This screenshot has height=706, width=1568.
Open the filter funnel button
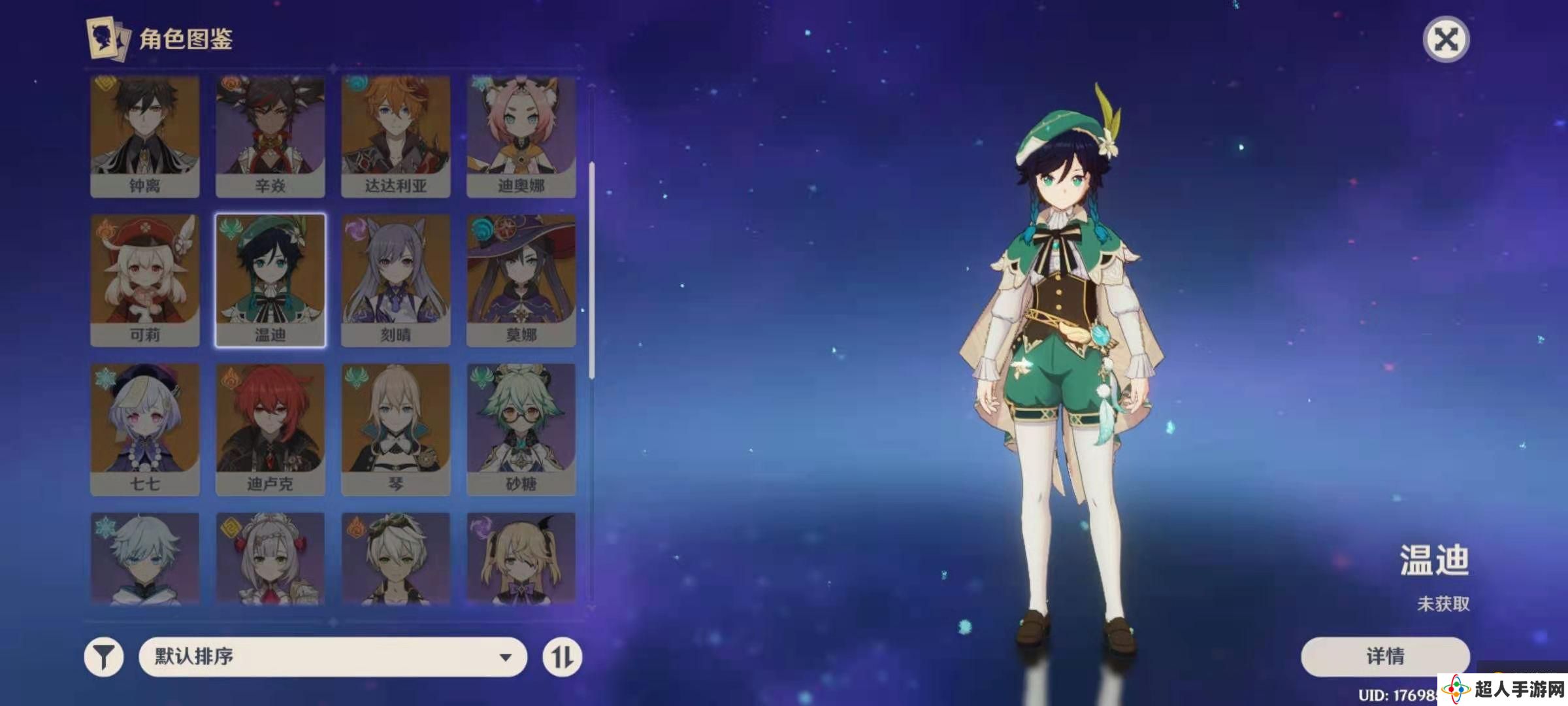(104, 657)
